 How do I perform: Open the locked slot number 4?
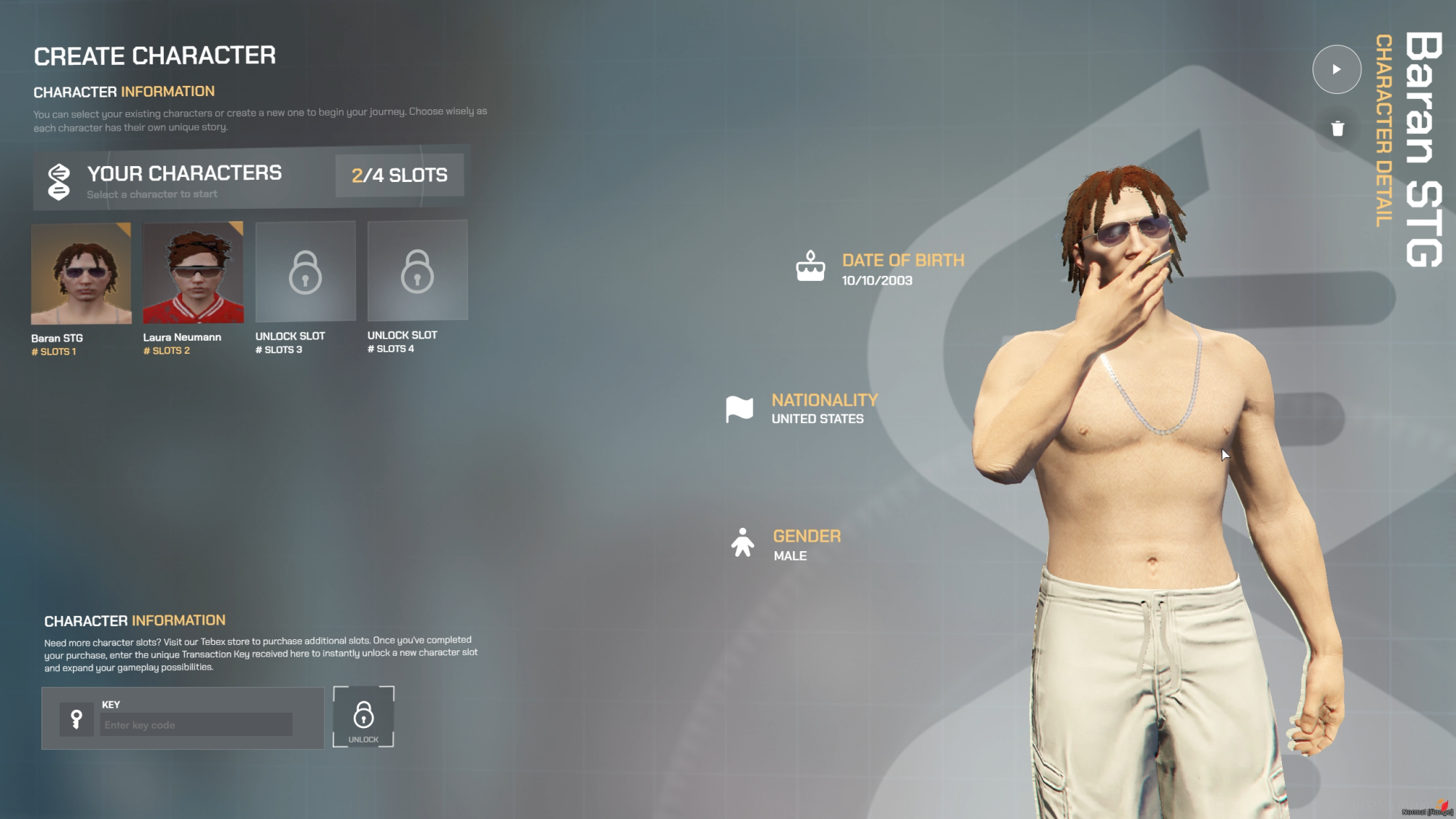tap(417, 271)
